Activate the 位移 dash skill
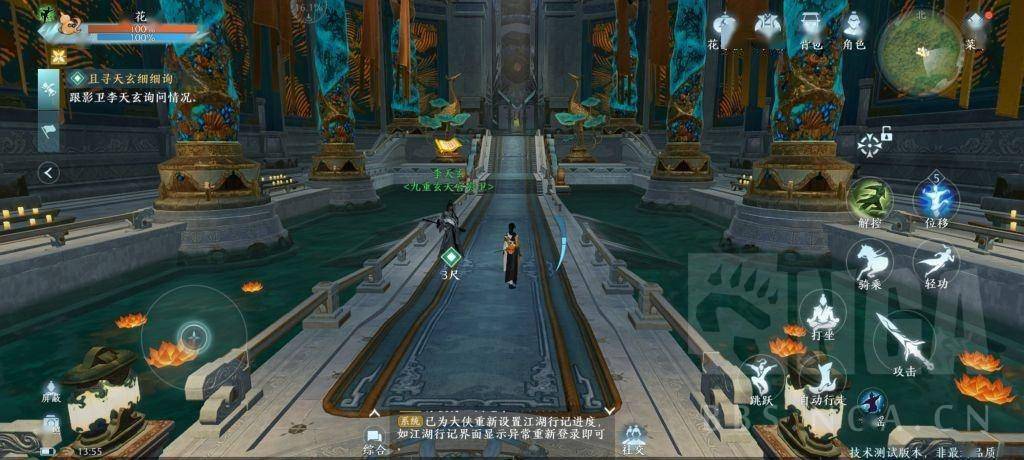The height and width of the screenshot is (460, 1024). (x=936, y=202)
